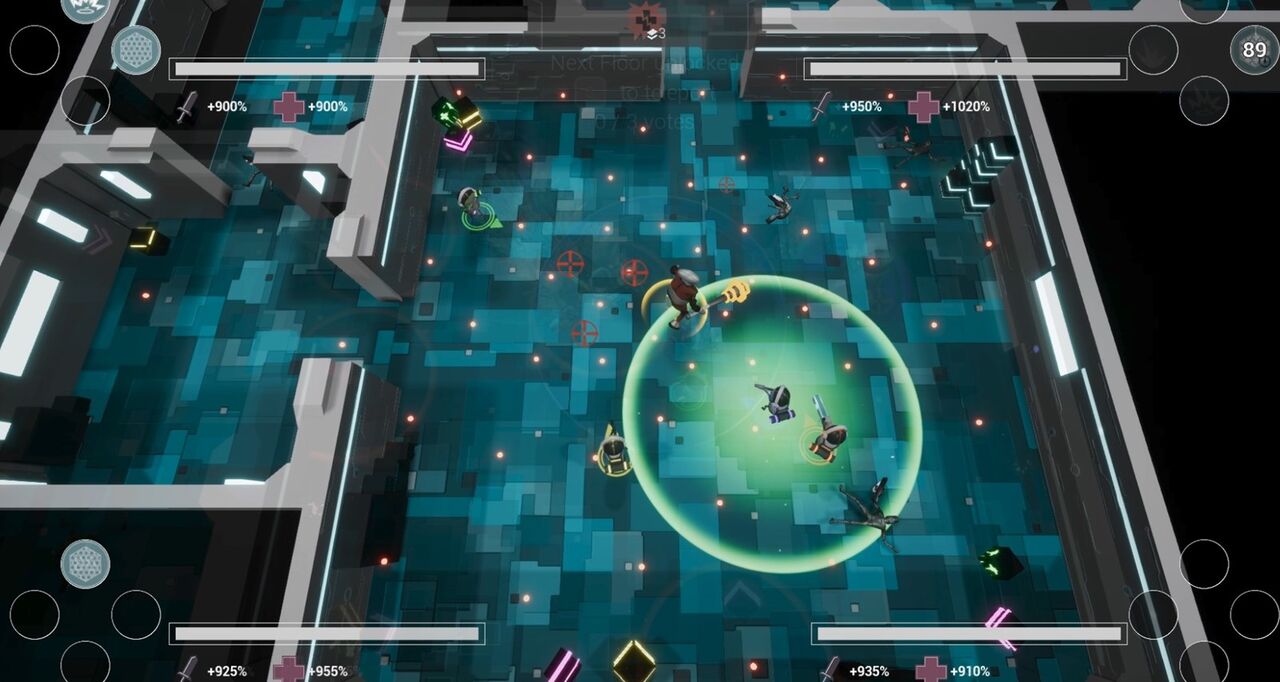
Task: Select the ability icon showing 89 cooldown
Action: pos(1253,50)
